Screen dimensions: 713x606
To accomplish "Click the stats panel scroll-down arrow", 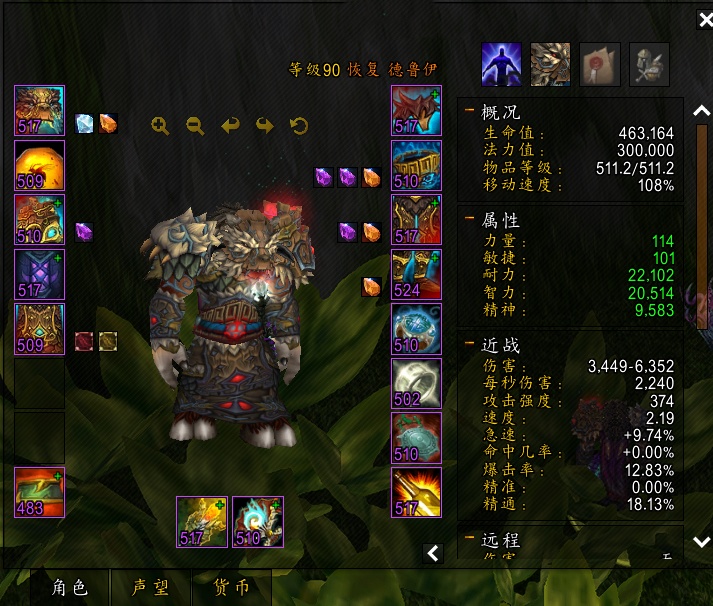I will [702, 541].
